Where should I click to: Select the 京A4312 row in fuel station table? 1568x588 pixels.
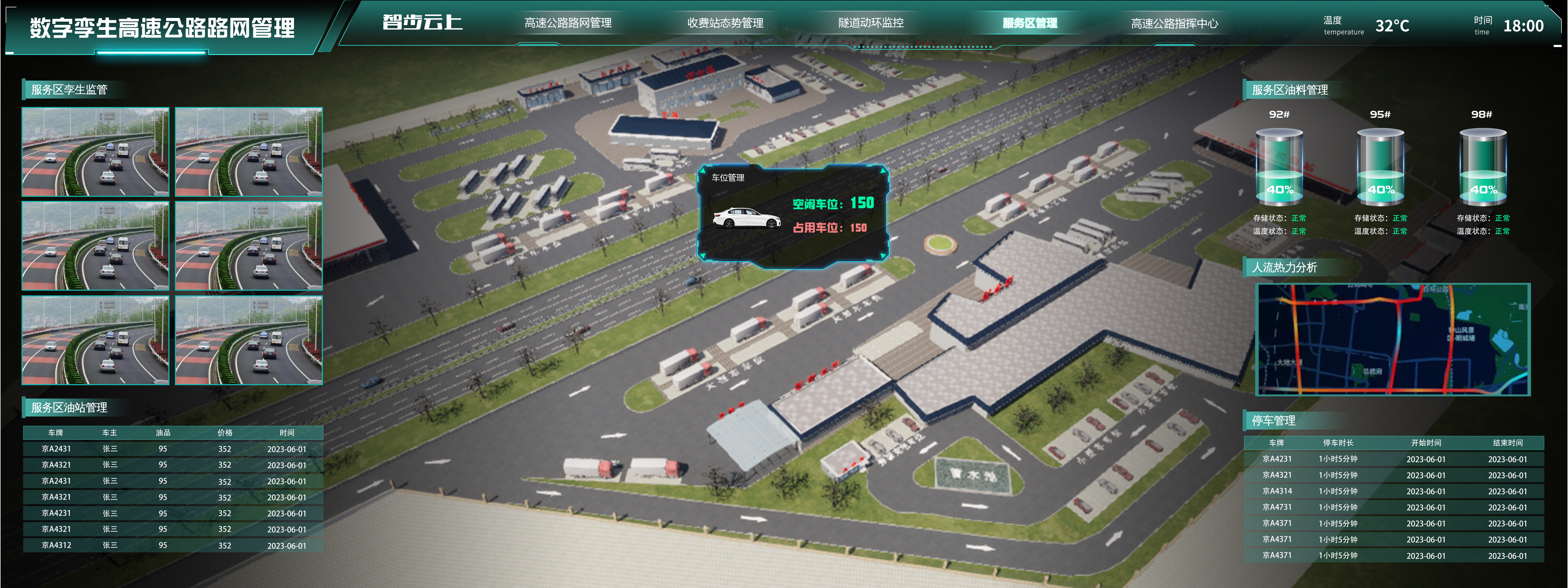pyautogui.click(x=173, y=545)
